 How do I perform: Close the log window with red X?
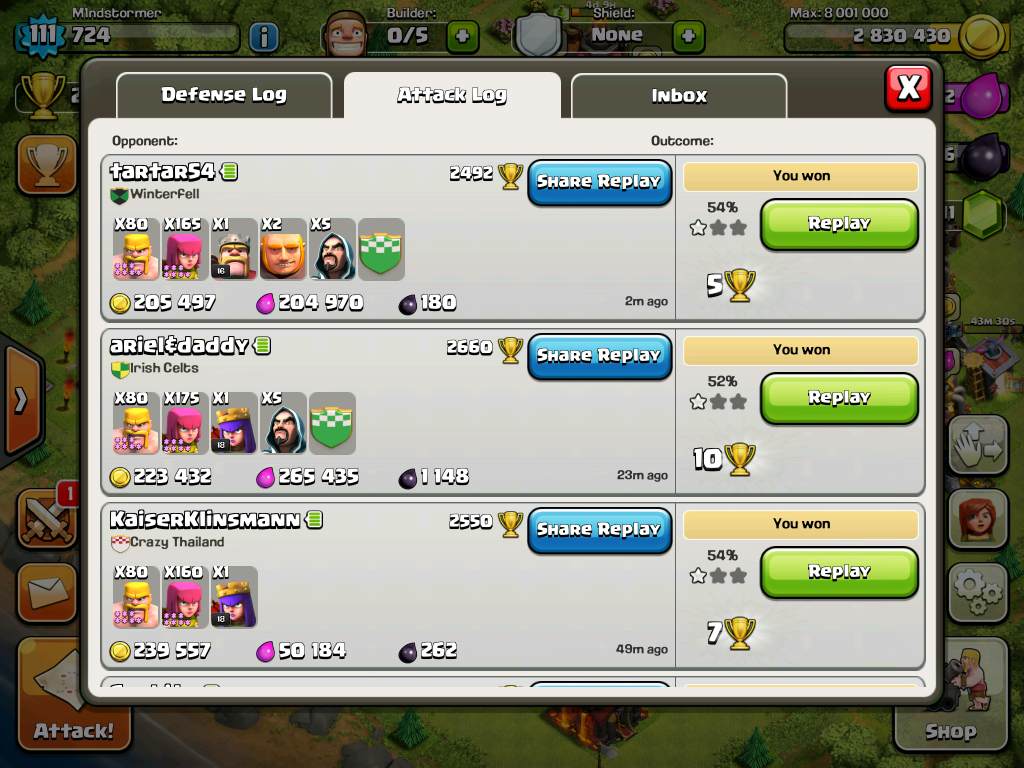click(908, 88)
